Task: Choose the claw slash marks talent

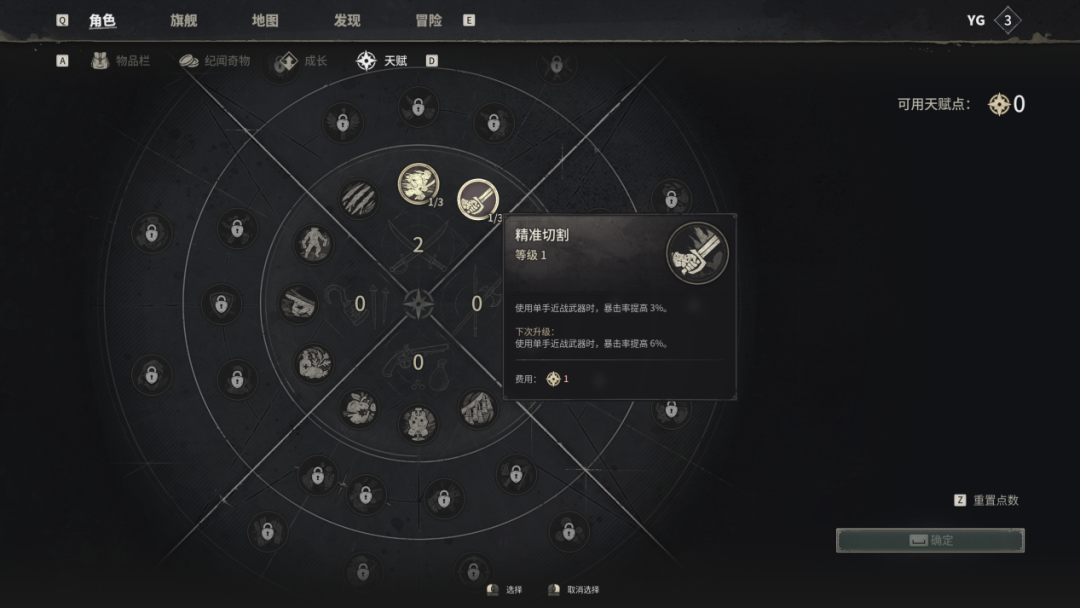Action: (x=358, y=199)
